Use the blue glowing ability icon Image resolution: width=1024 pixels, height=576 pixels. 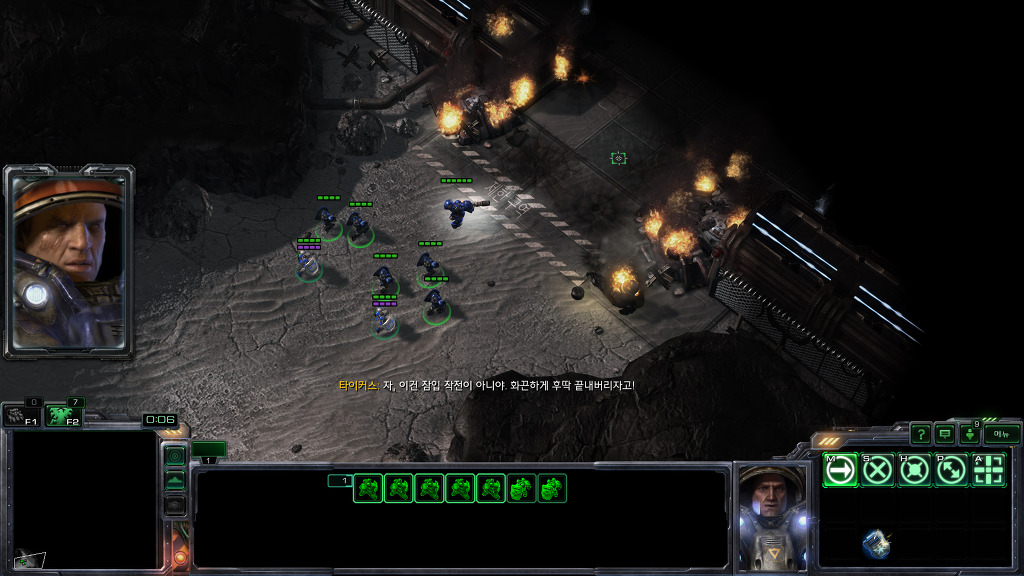pos(877,543)
